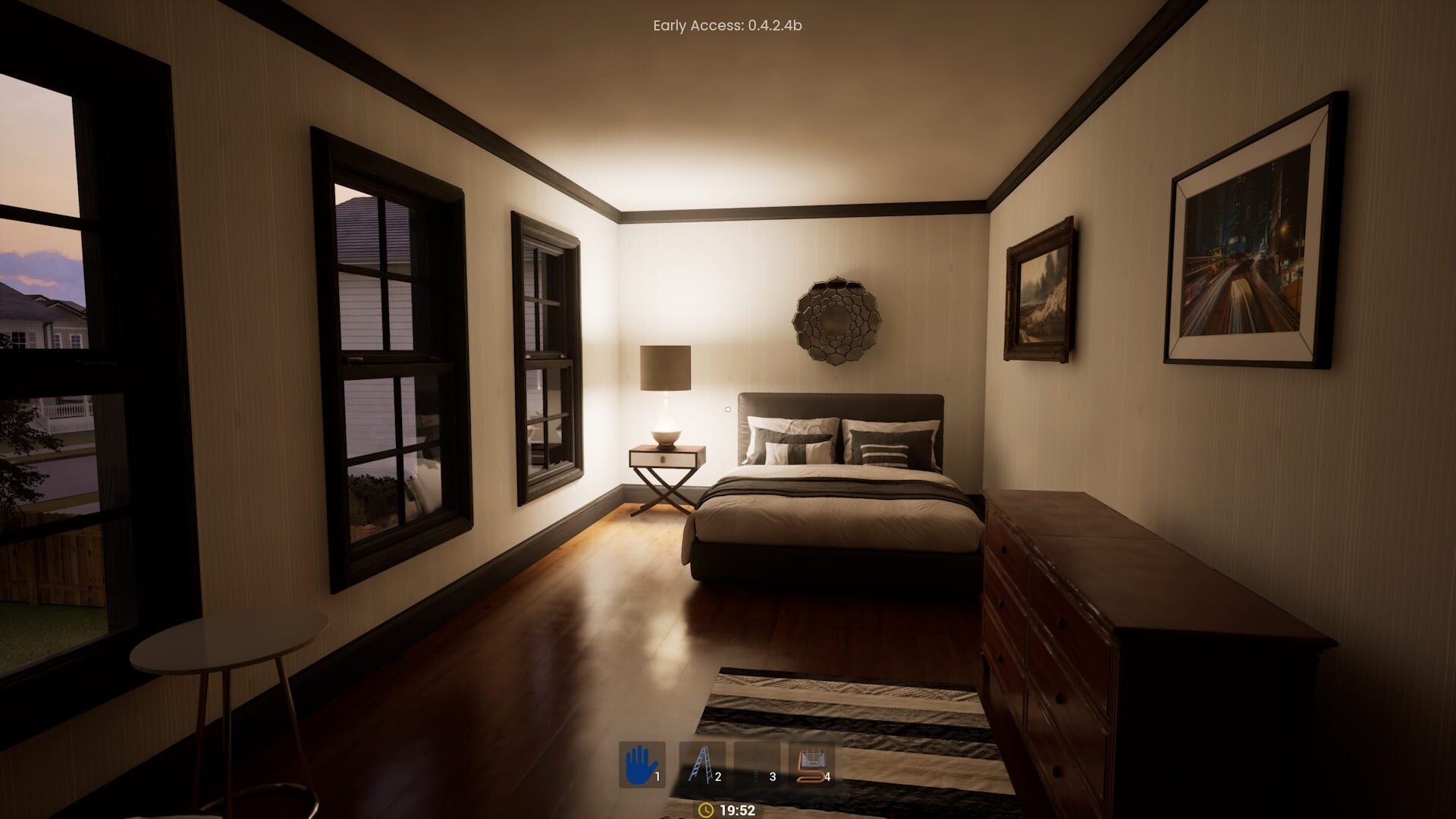Image resolution: width=1456 pixels, height=819 pixels.
Task: Click the Early Access 0.4.2.4b version label
Action: click(727, 25)
